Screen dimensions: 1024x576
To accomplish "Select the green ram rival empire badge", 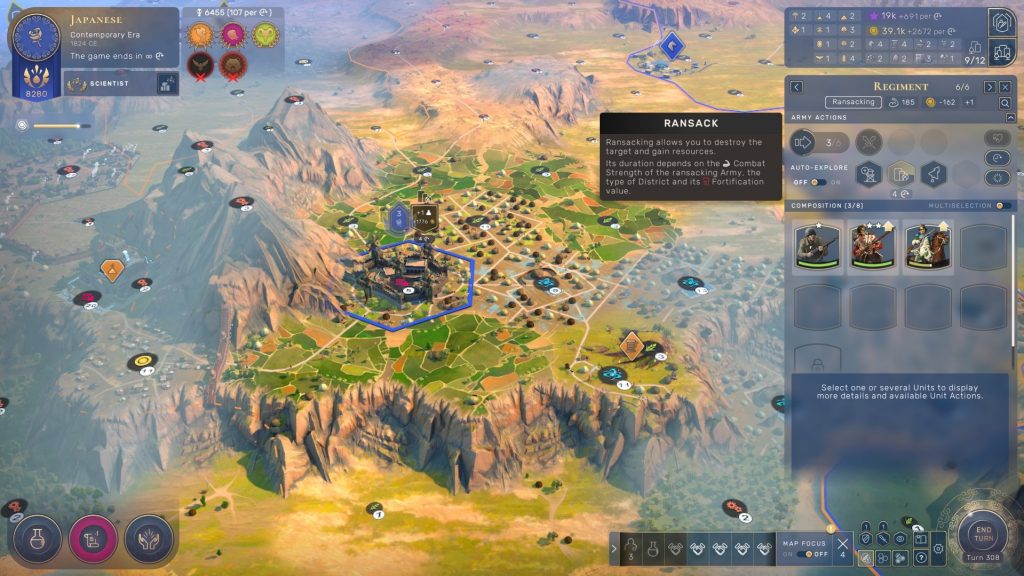I will click(267, 35).
